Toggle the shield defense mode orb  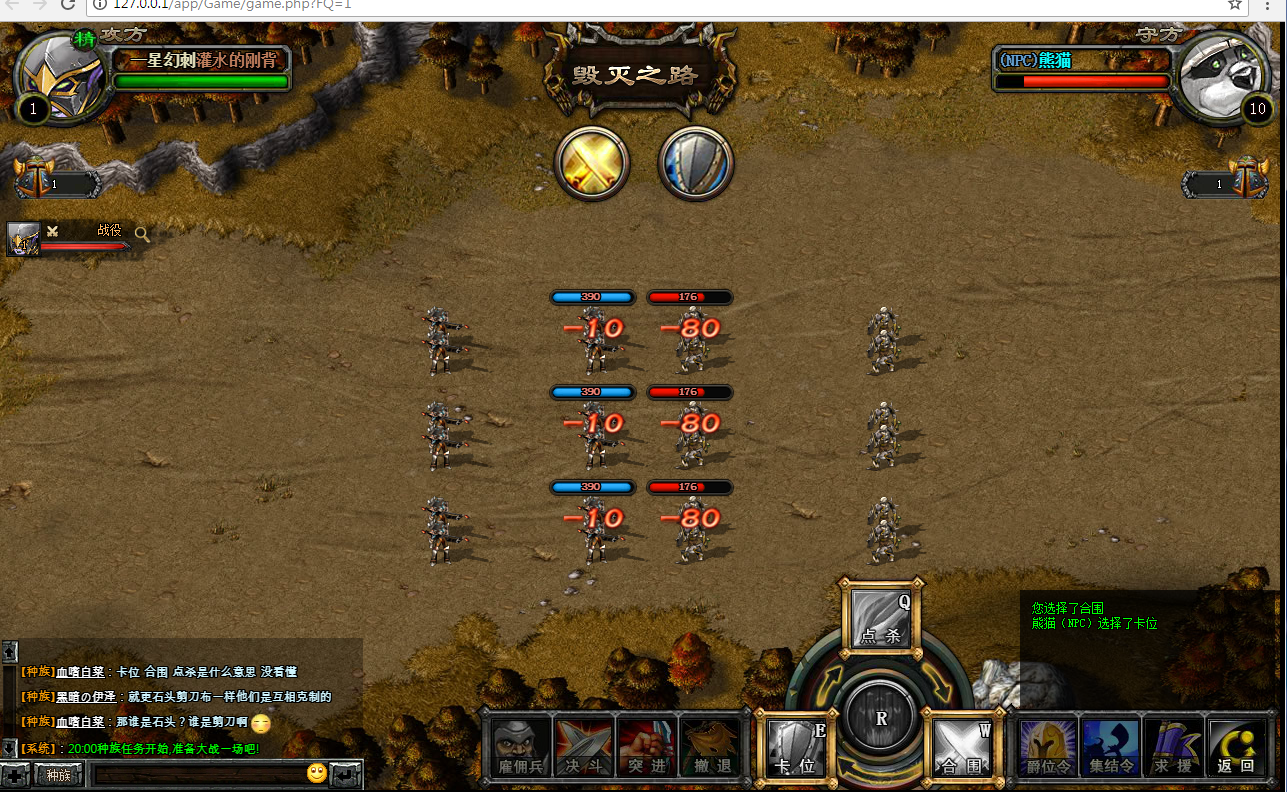point(695,162)
